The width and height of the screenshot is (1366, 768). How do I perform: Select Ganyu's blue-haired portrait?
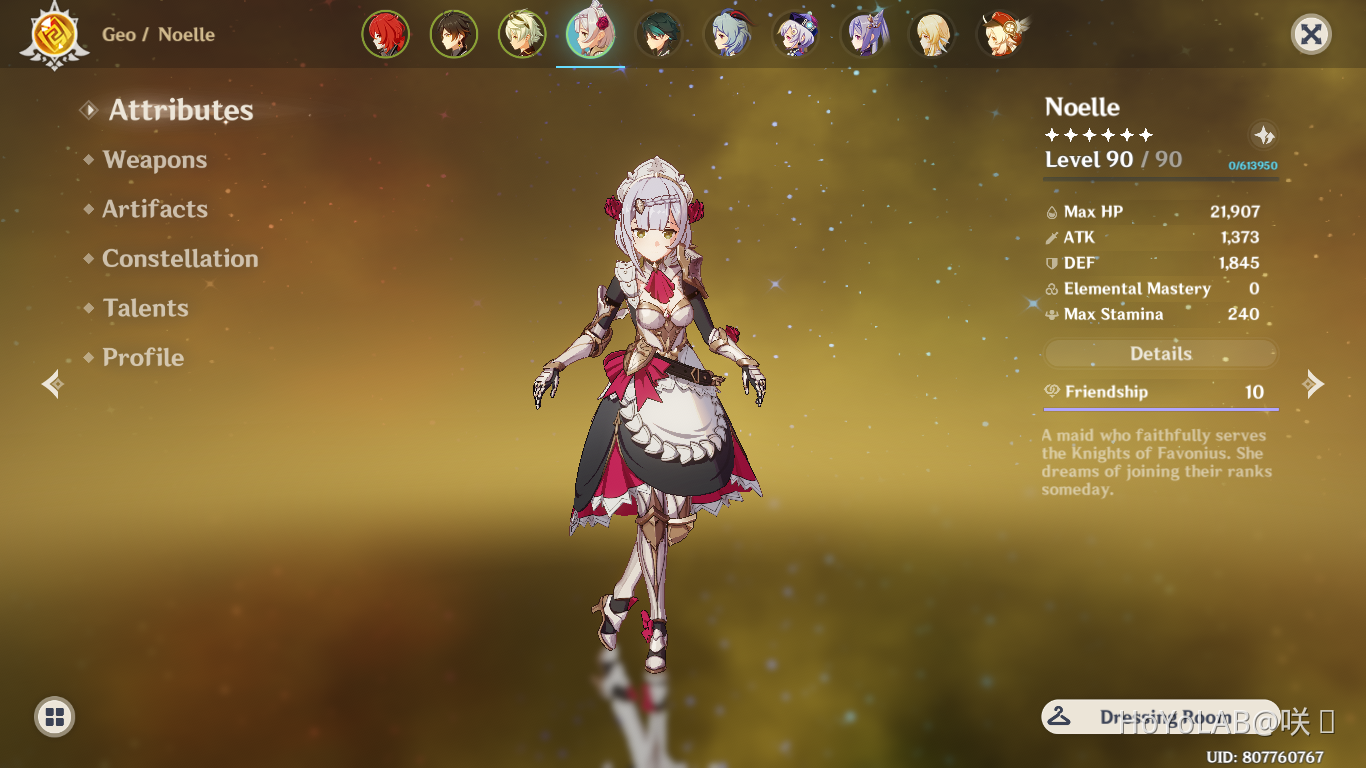pyautogui.click(x=728, y=35)
